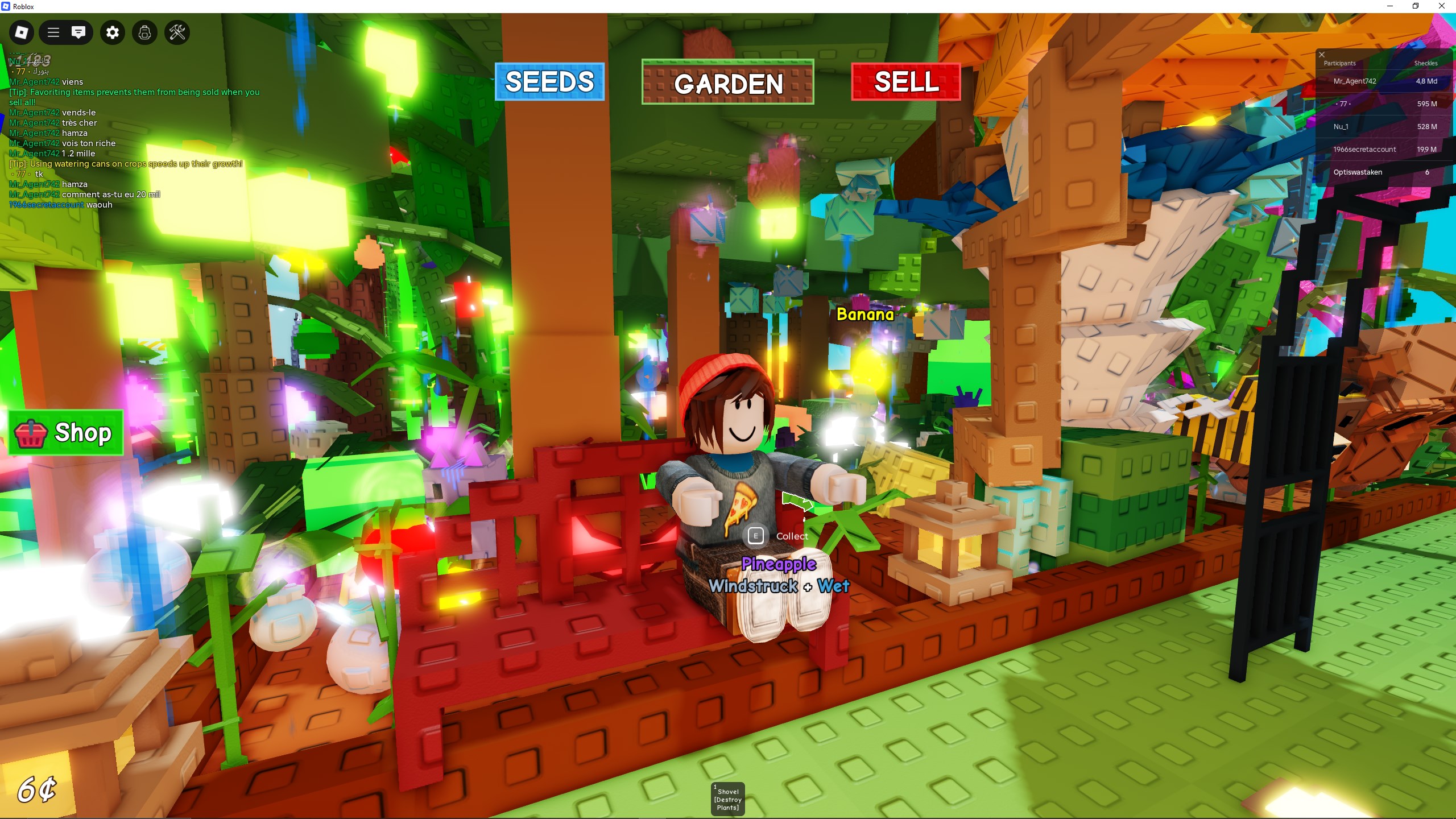Select Optiswastaken in the Participants list
Viewport: 1456px width, 819px height.
(1358, 171)
